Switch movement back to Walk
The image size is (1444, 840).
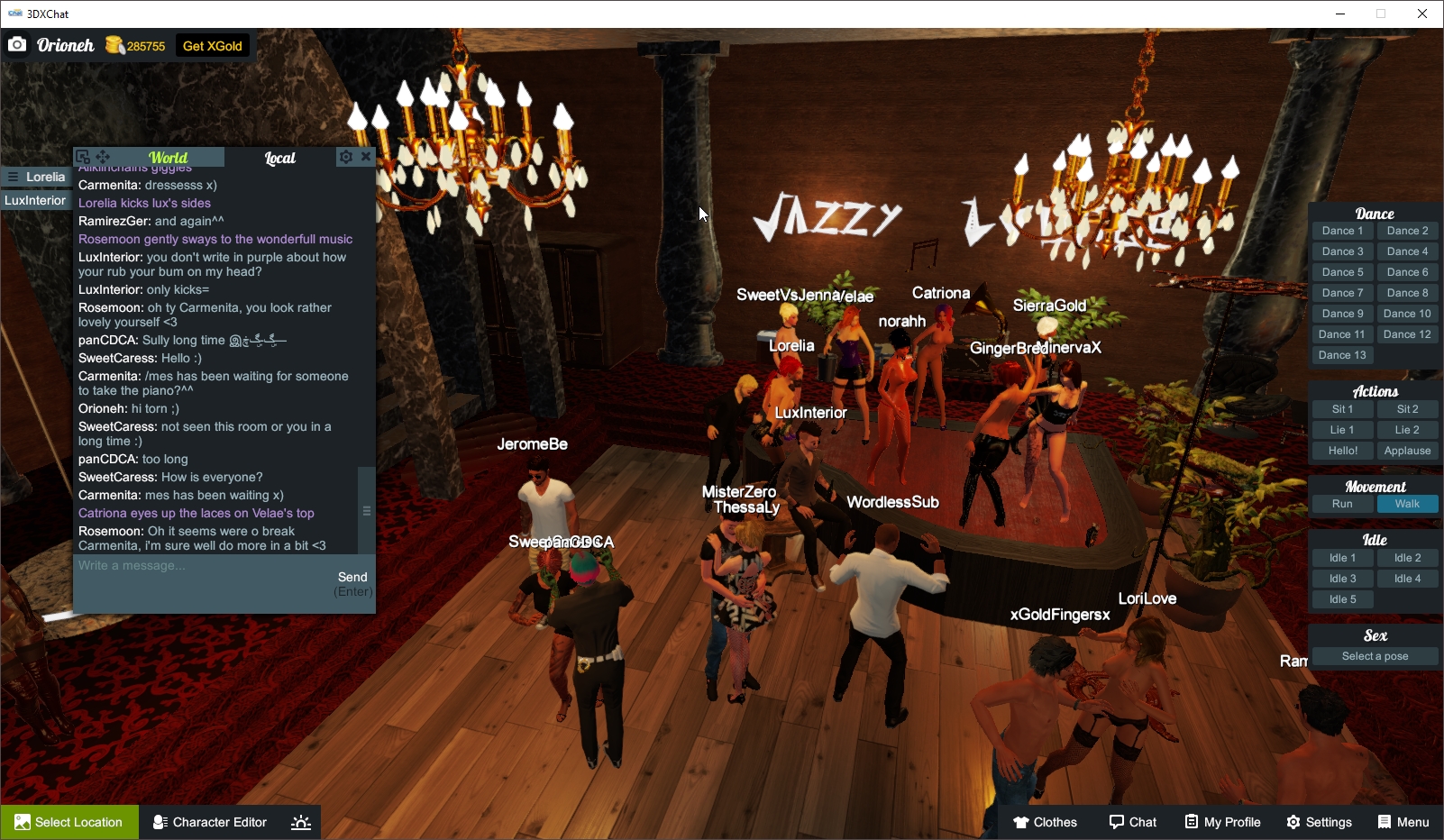1408,504
